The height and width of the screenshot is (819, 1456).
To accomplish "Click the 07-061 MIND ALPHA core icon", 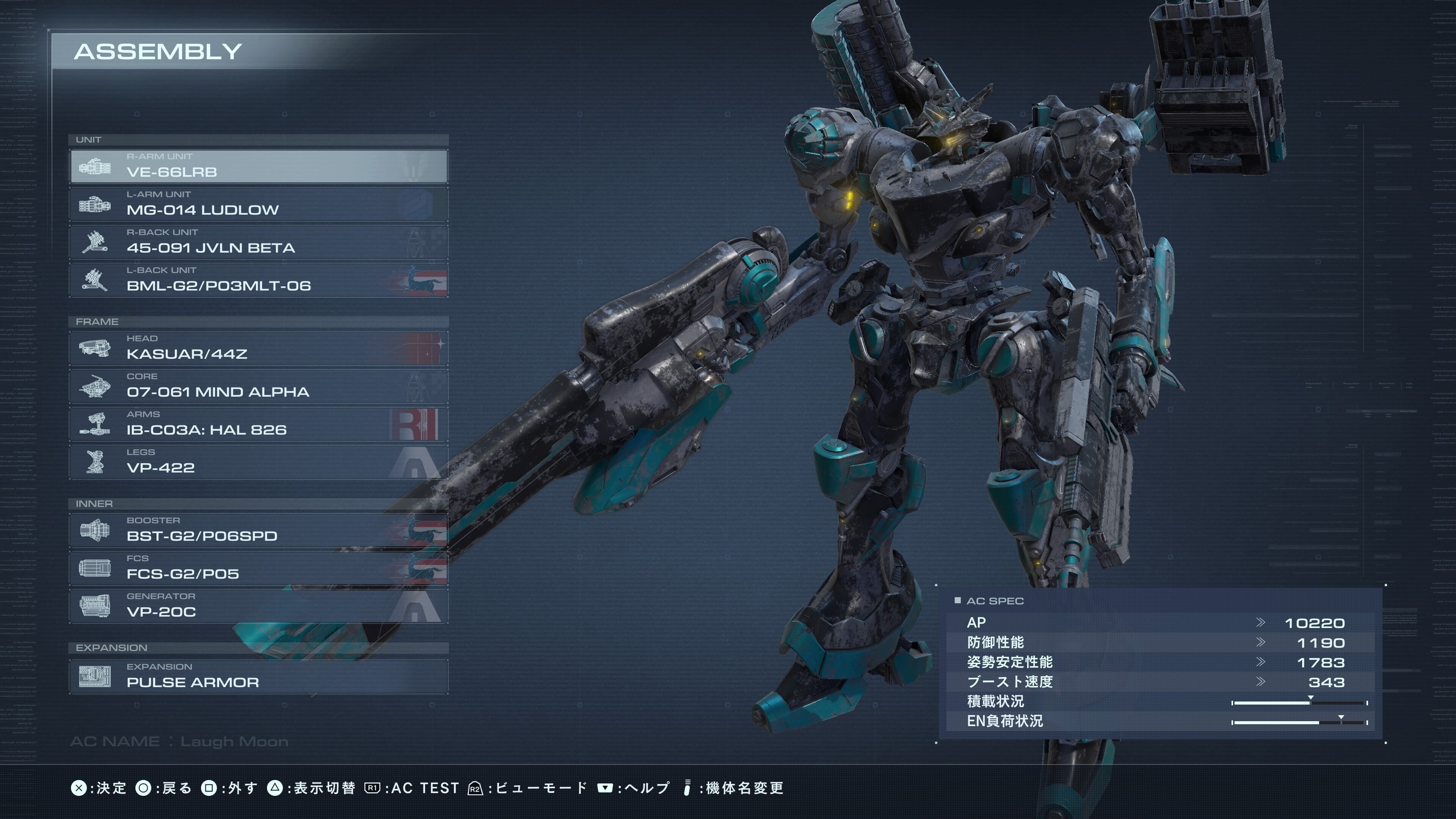I will pos(95,386).
